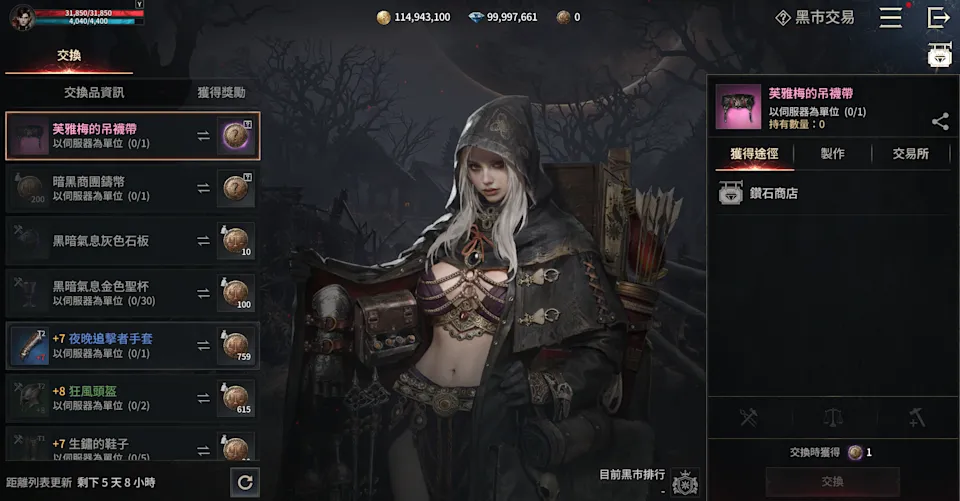Open the 目前黑市排行 ranking emblem
The width and height of the screenshot is (960, 501).
pos(686,483)
